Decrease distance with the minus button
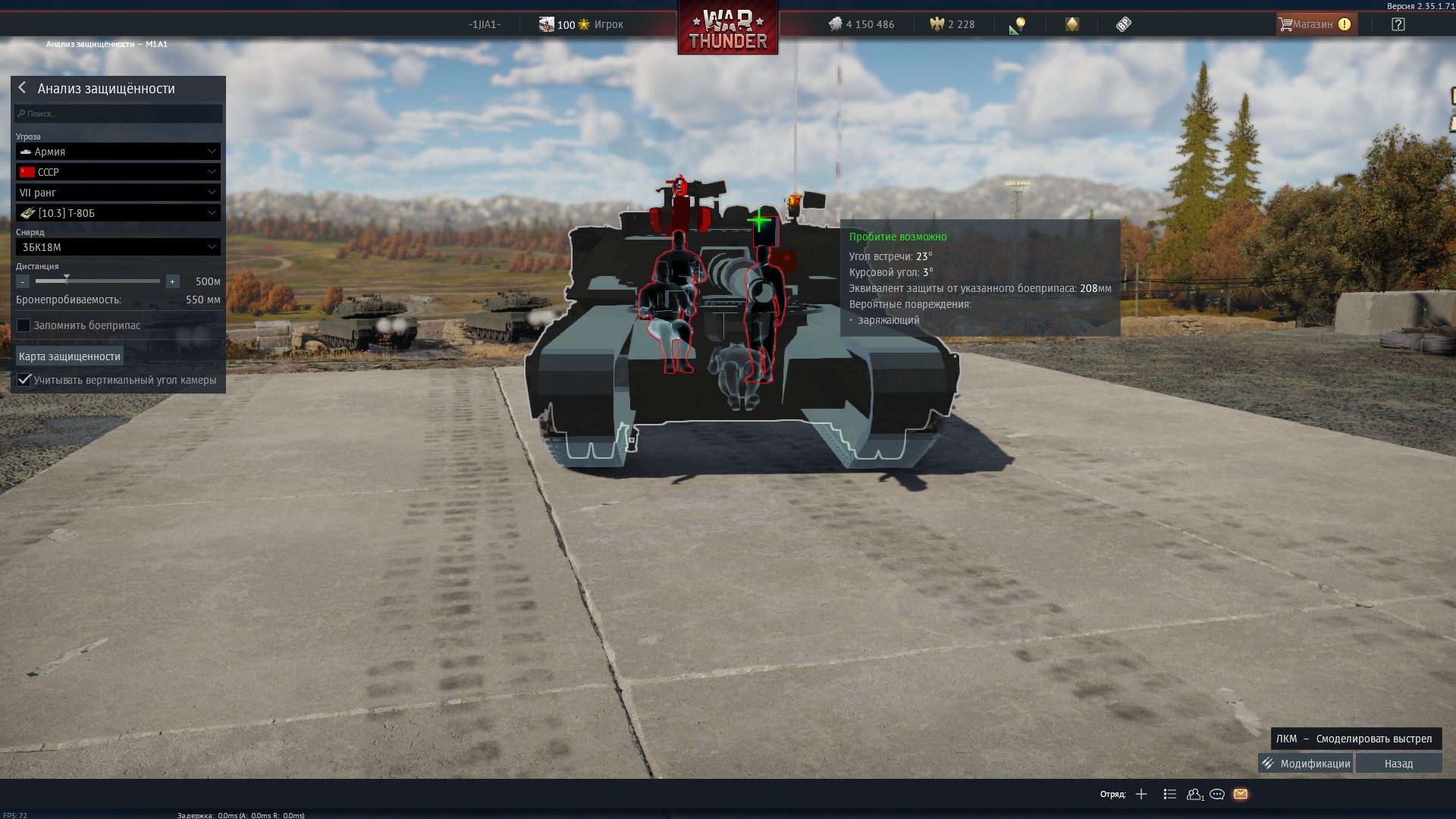Viewport: 1456px width, 819px height. [23, 281]
